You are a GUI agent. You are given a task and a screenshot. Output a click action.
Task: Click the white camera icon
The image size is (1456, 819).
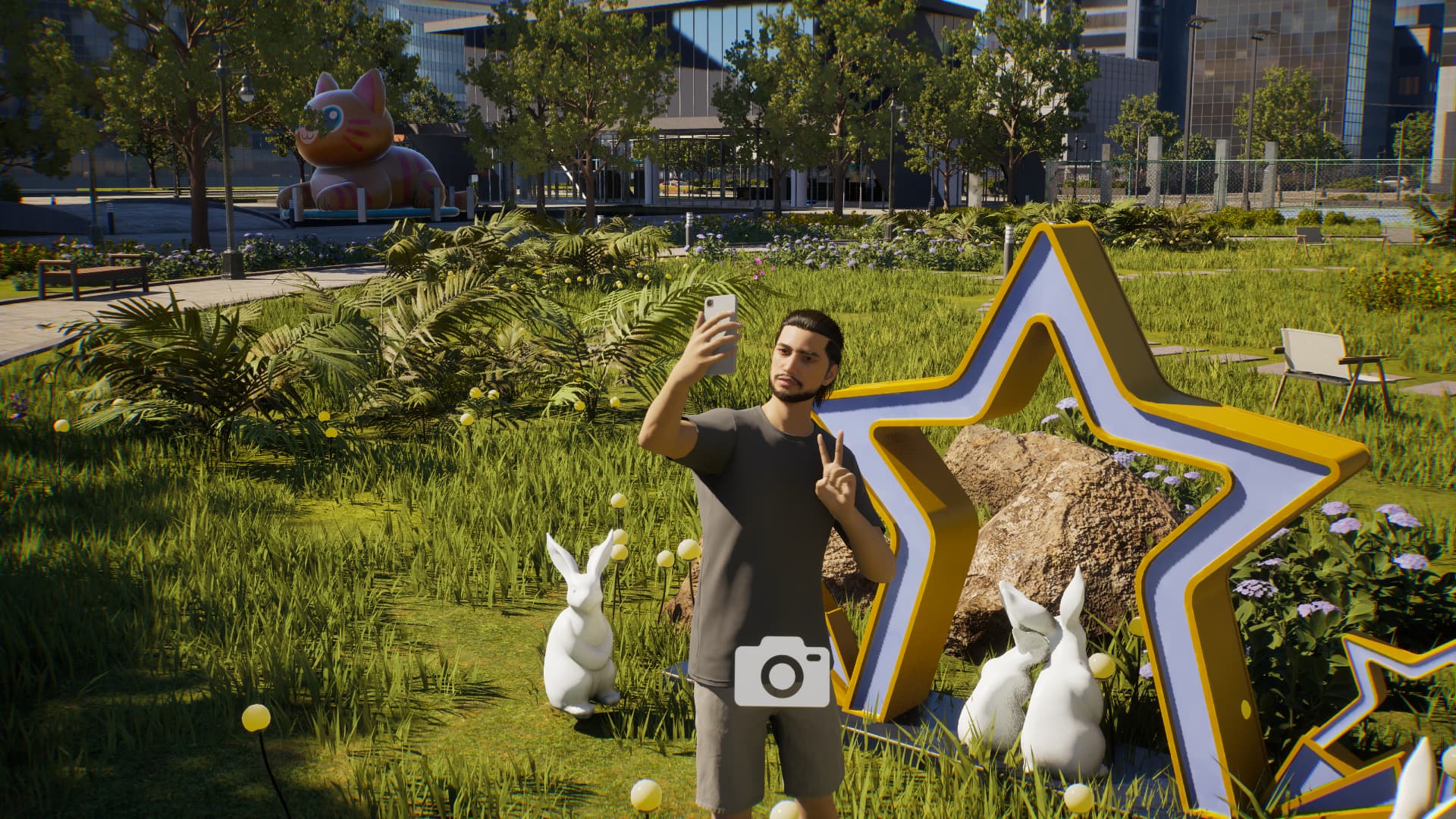pyautogui.click(x=782, y=672)
